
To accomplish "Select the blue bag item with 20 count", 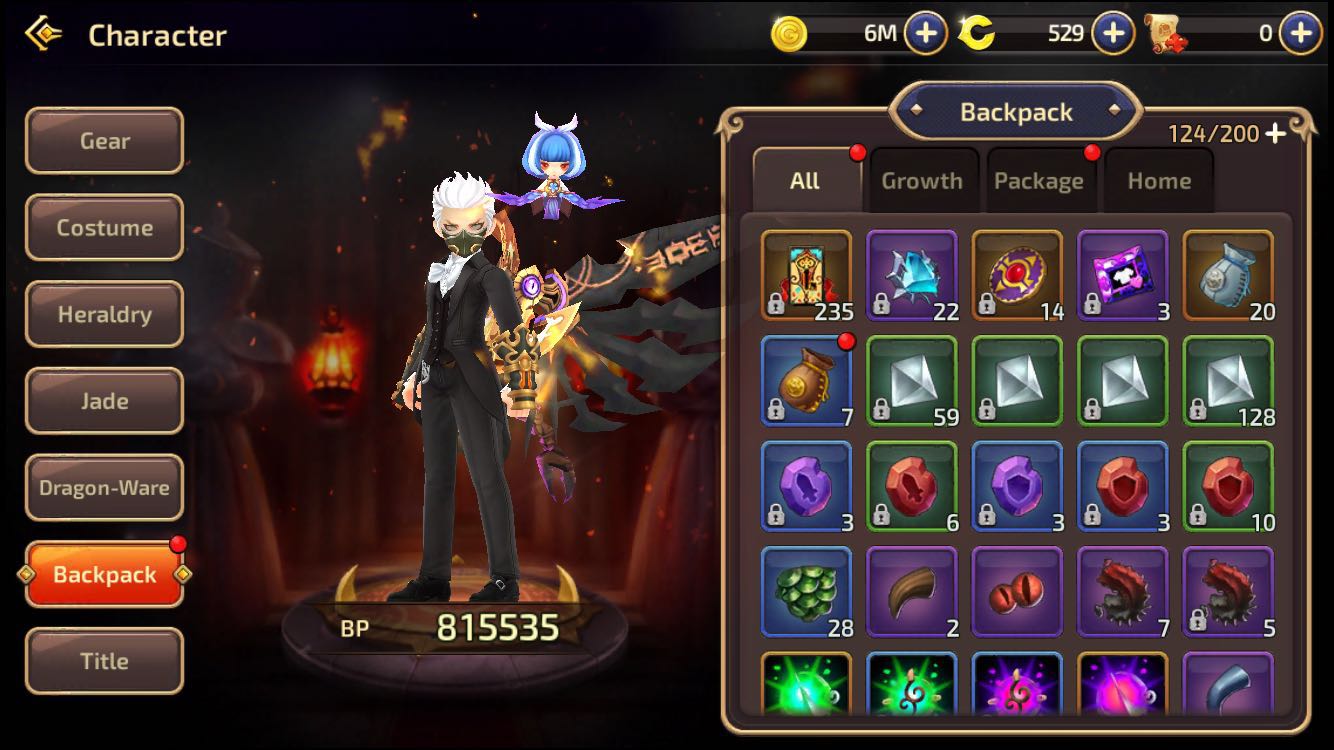I will click(x=1228, y=273).
